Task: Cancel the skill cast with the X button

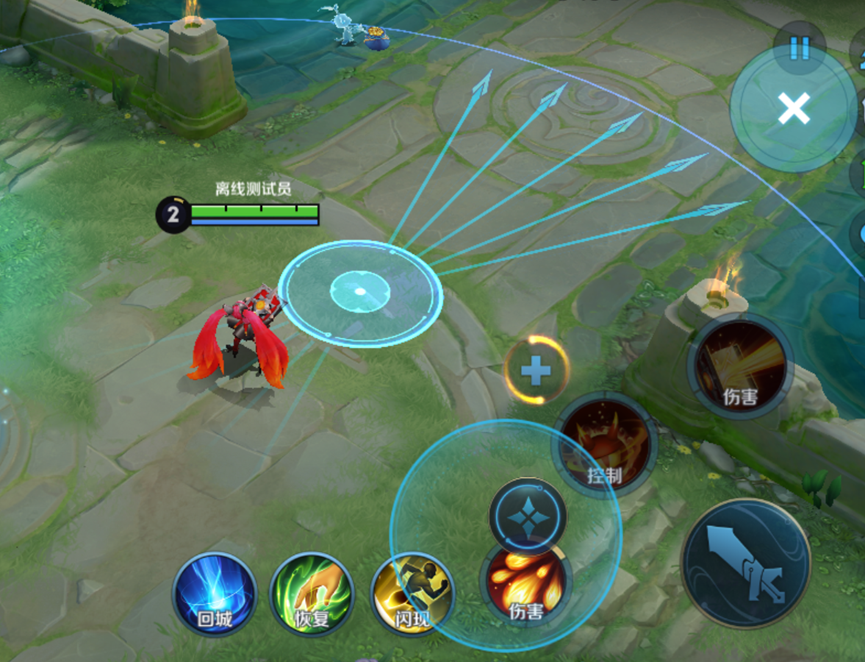Action: pos(794,108)
